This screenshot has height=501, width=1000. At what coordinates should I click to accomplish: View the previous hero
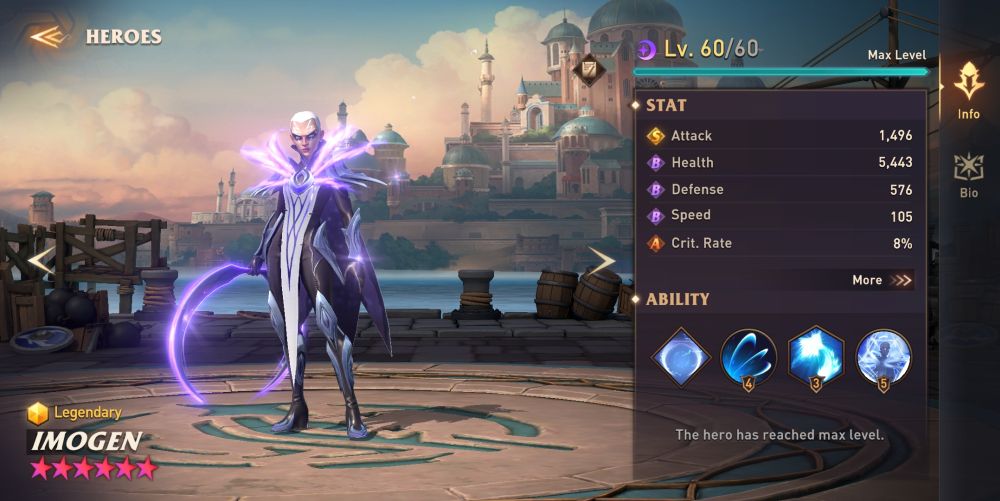click(39, 261)
